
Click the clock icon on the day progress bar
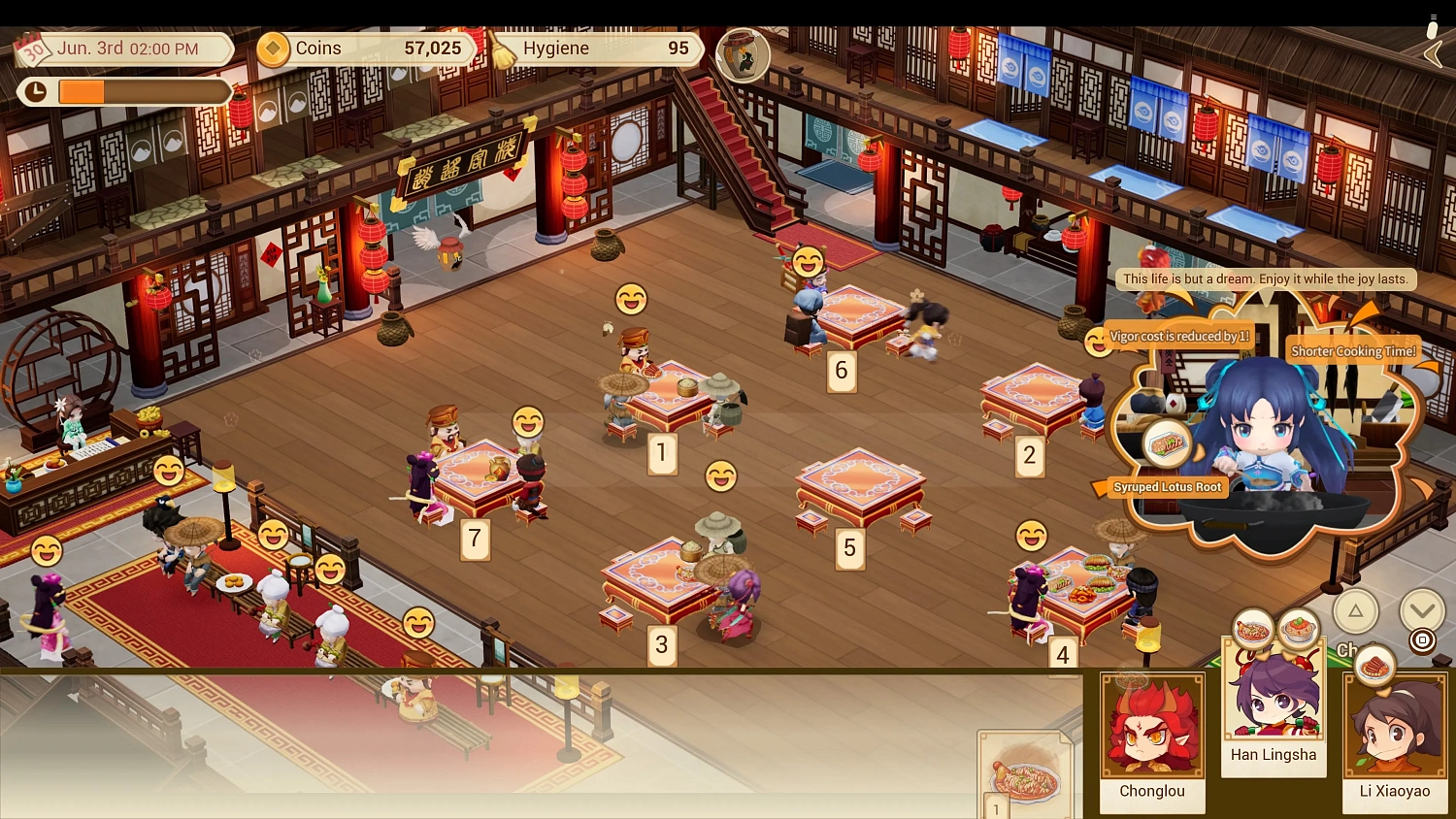(37, 91)
